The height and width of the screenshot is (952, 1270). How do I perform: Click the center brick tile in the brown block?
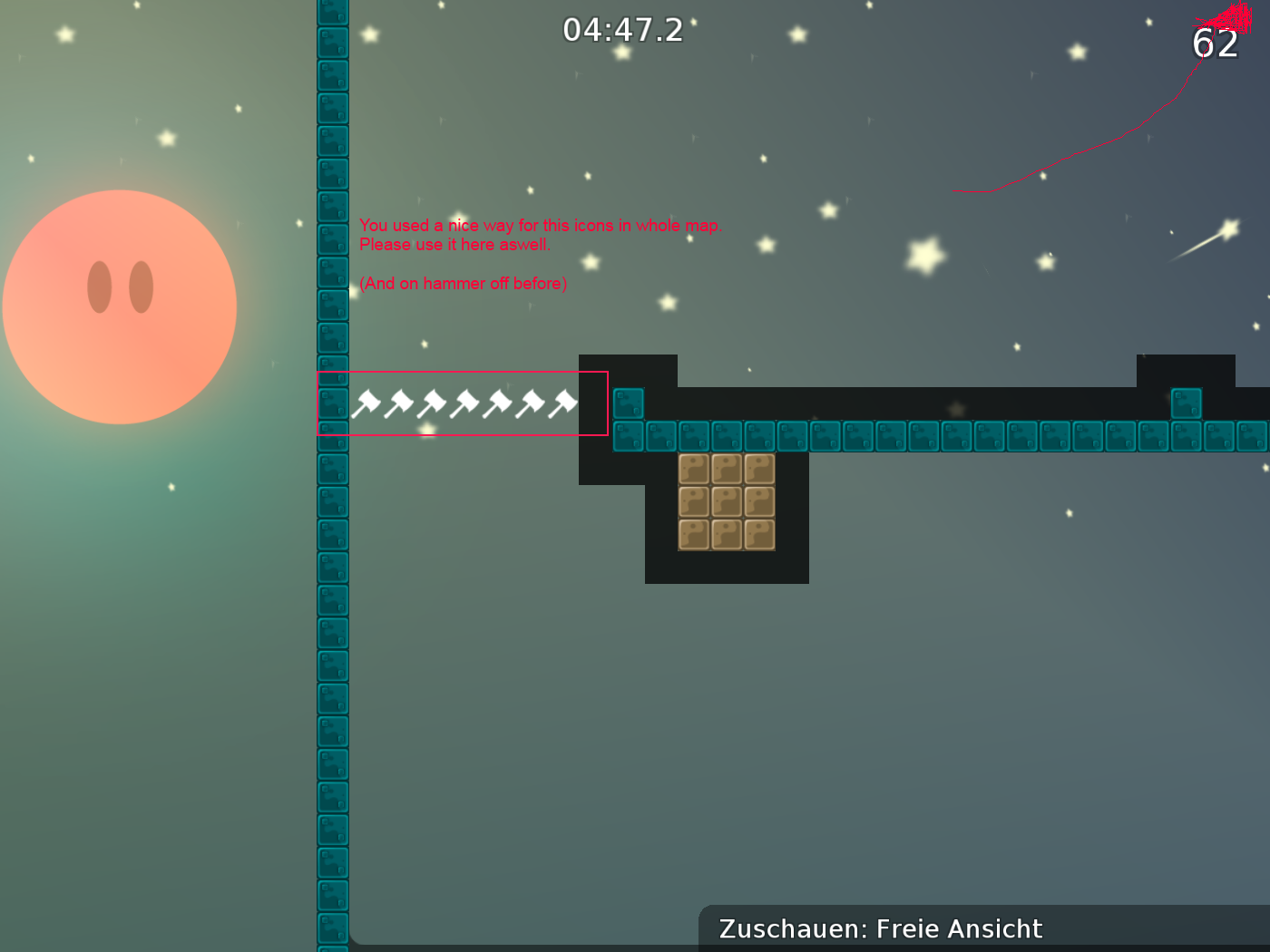726,501
